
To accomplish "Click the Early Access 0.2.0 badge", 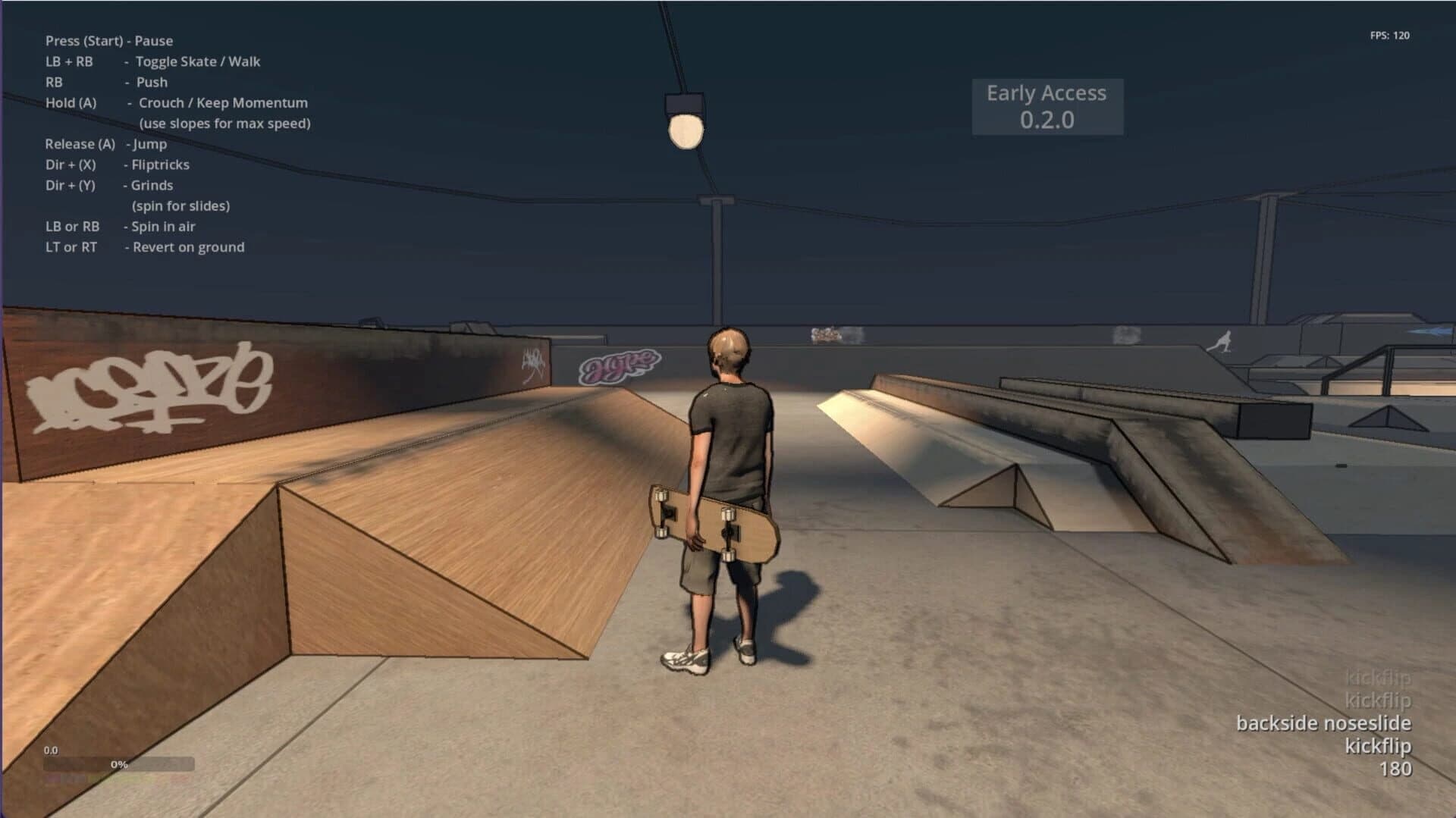I will click(1046, 105).
